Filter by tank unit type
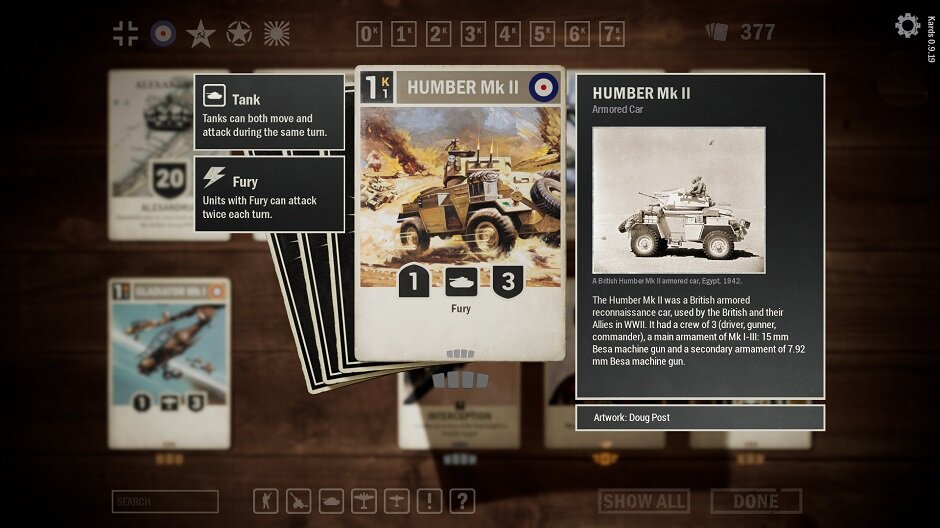This screenshot has height=528, width=940. (x=332, y=500)
